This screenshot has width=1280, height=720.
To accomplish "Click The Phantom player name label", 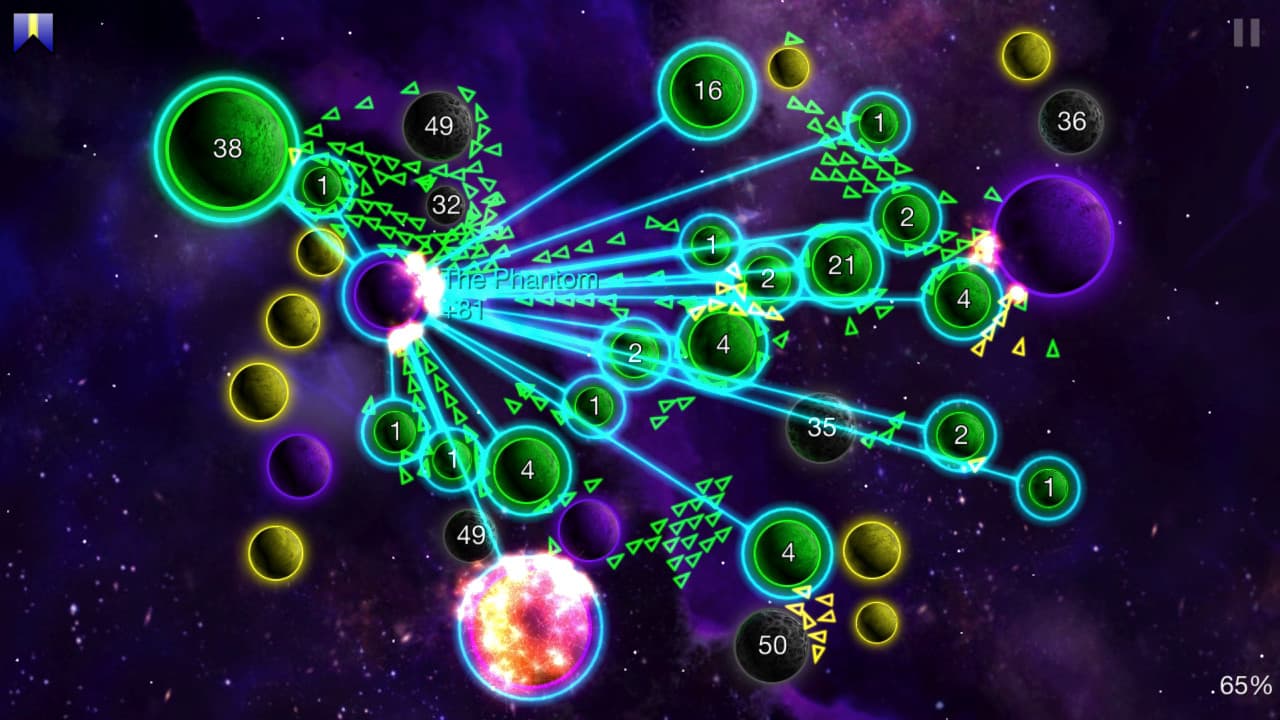I will tap(520, 281).
